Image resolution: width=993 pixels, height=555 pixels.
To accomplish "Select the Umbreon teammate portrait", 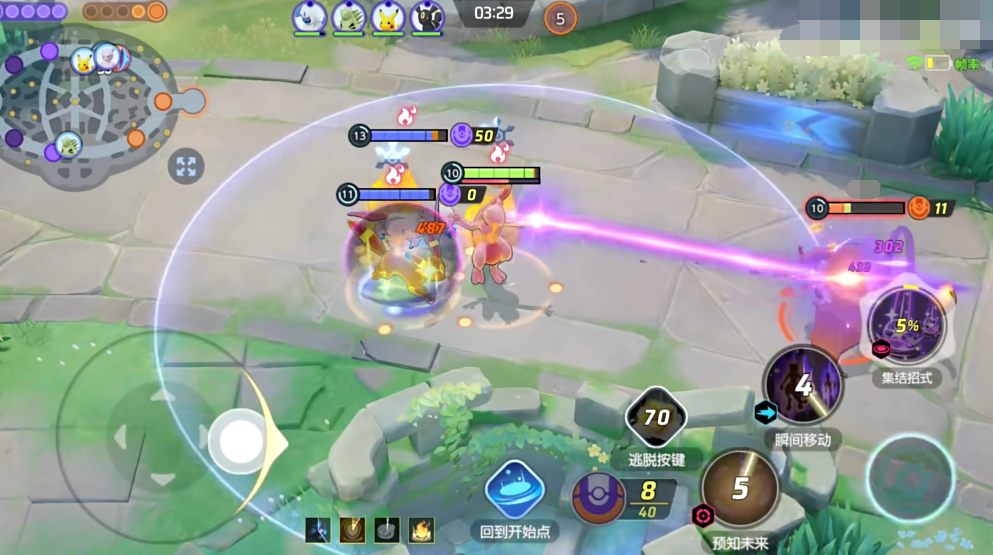I will click(x=426, y=17).
